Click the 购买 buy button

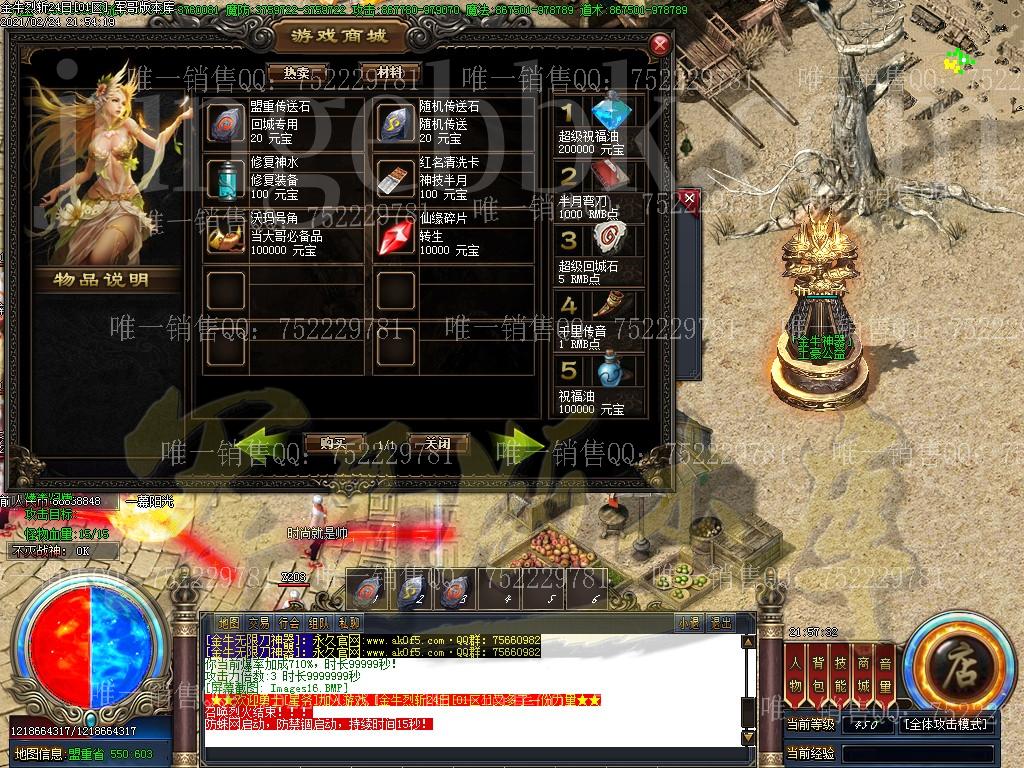[331, 443]
